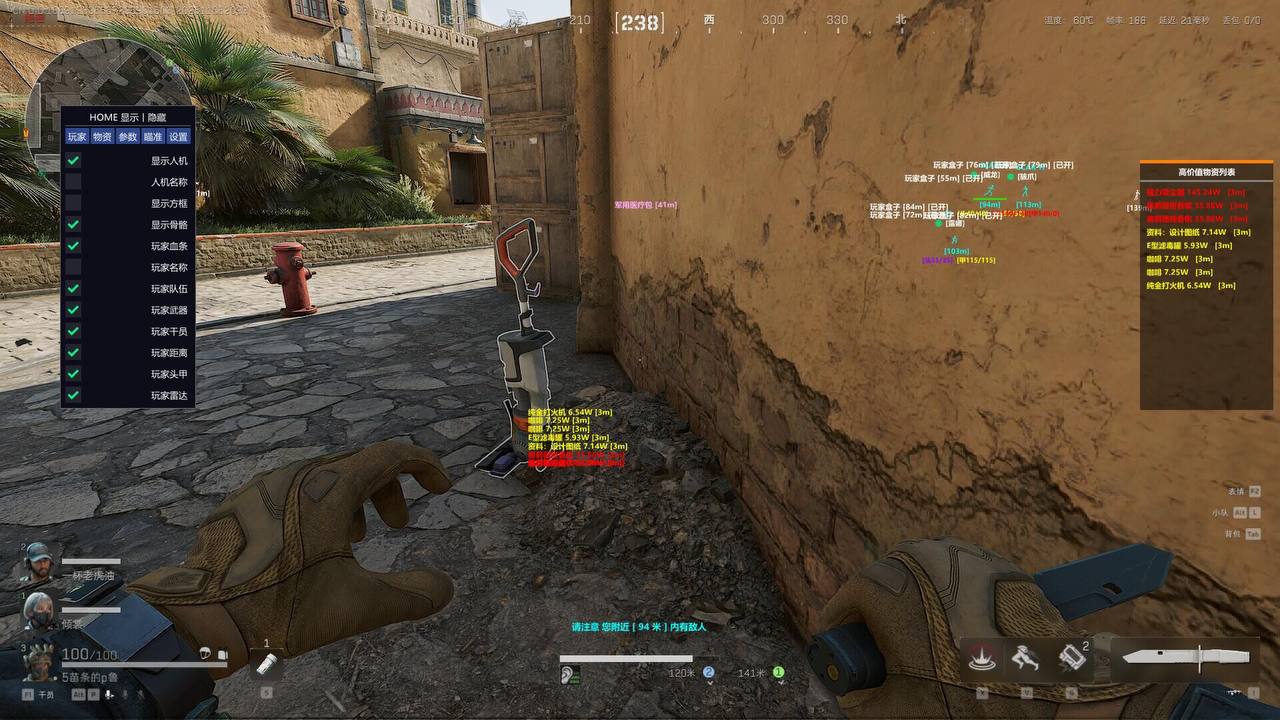
Task: Toggle the 玩家队伍 checkbox
Action: click(73, 289)
